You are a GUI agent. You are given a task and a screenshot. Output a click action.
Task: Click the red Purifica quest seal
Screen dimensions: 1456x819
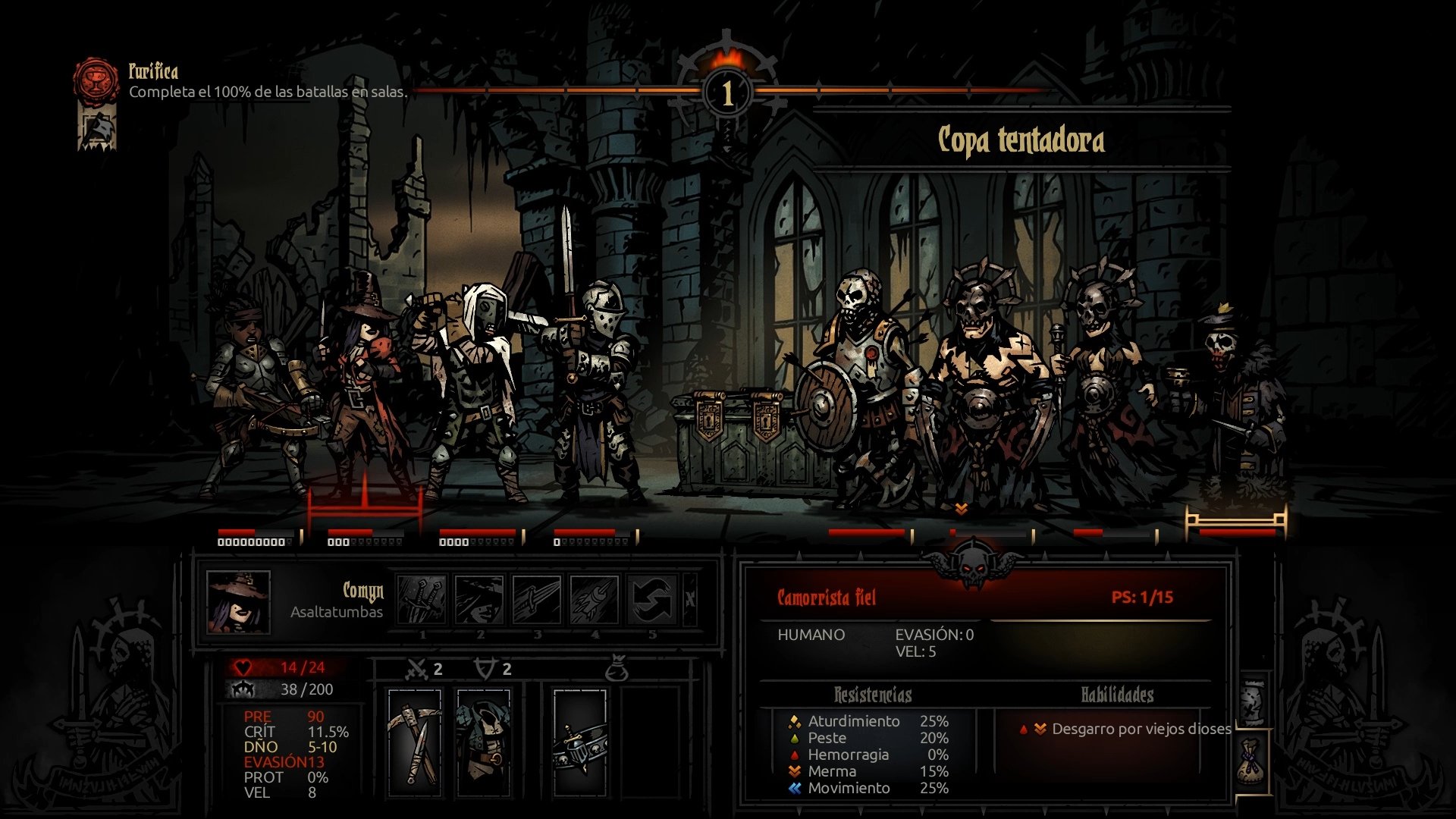[96, 81]
